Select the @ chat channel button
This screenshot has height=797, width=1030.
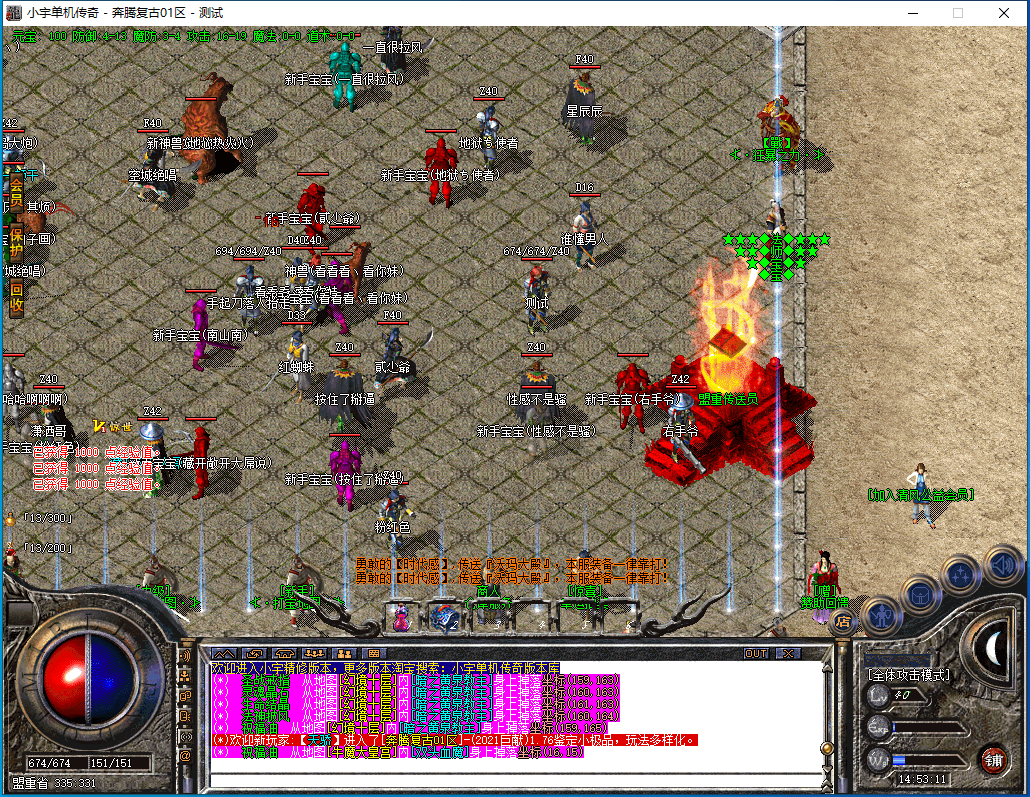185,756
